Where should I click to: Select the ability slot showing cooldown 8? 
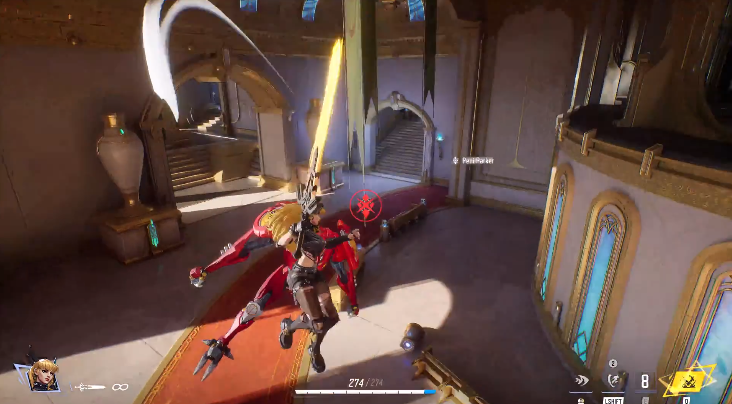(645, 381)
